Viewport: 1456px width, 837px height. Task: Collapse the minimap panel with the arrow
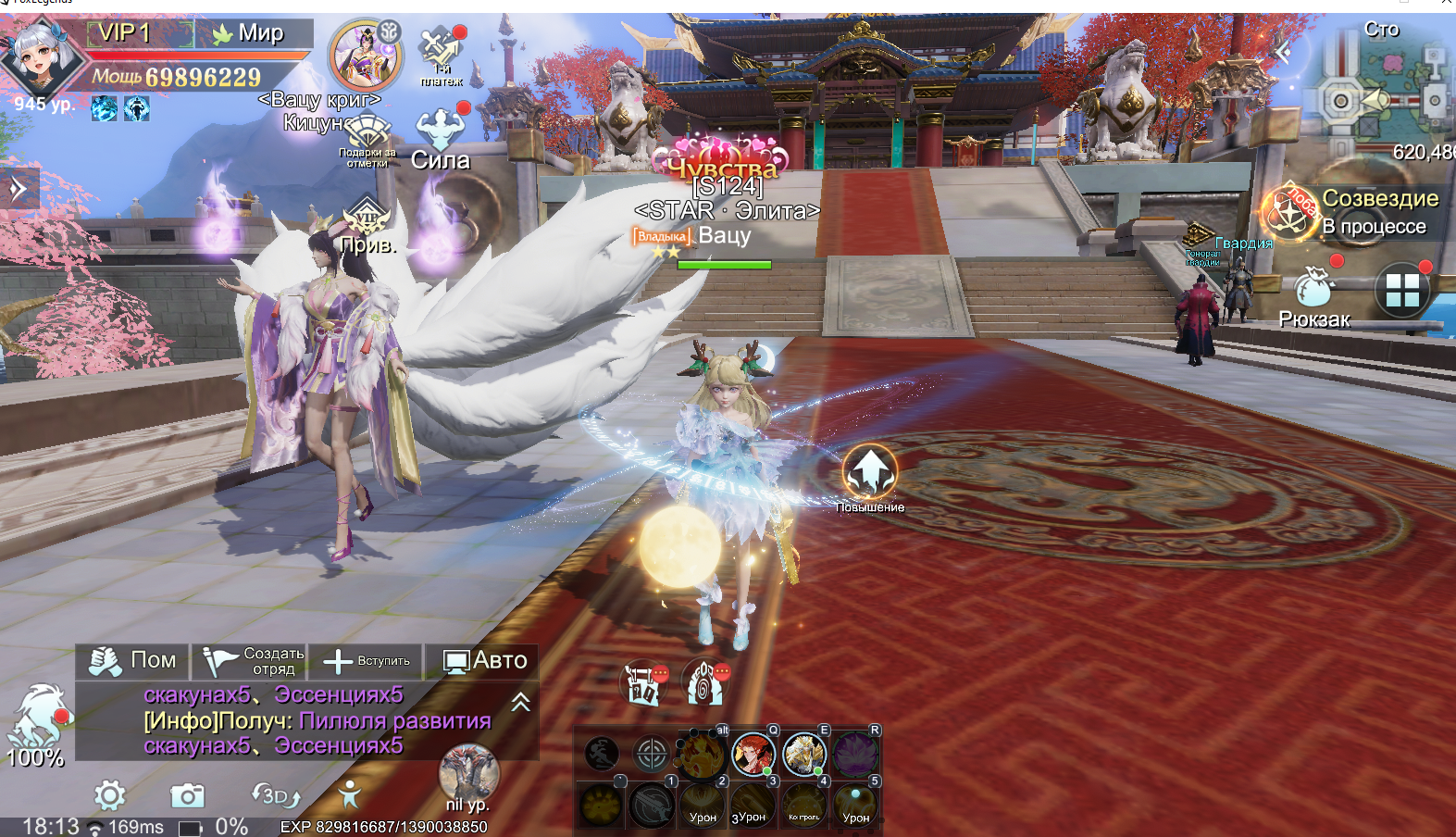coord(1283,52)
